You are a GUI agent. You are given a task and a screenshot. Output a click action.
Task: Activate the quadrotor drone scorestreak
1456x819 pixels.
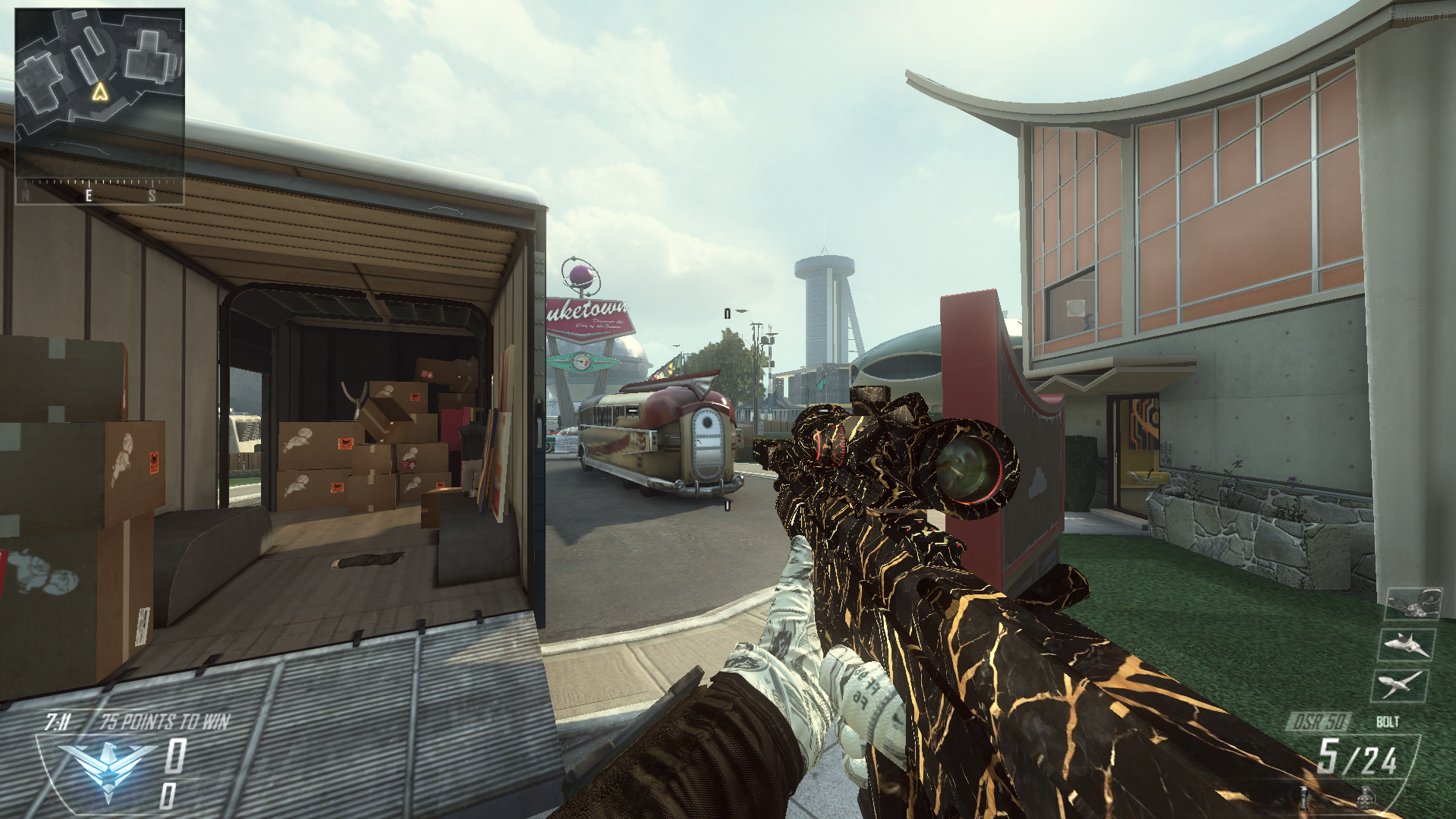[1412, 604]
